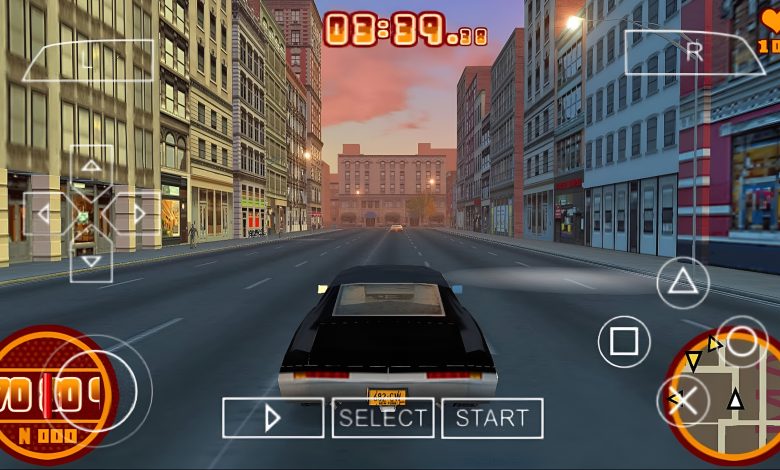Click the arrow button beside SELECT
780x470 pixels.
[x=273, y=418]
